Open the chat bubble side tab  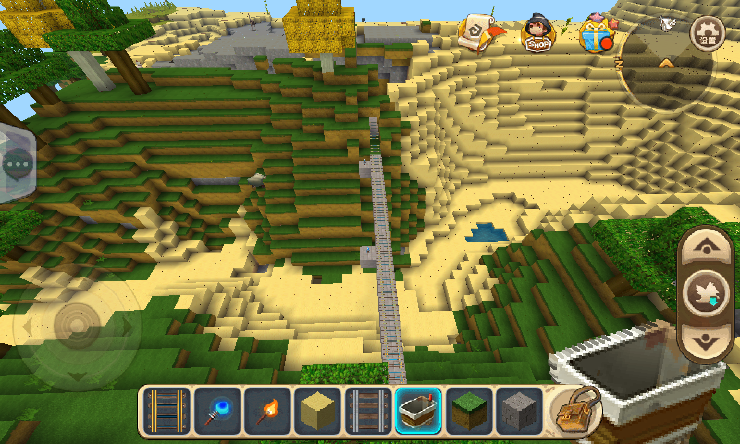[x=17, y=163]
